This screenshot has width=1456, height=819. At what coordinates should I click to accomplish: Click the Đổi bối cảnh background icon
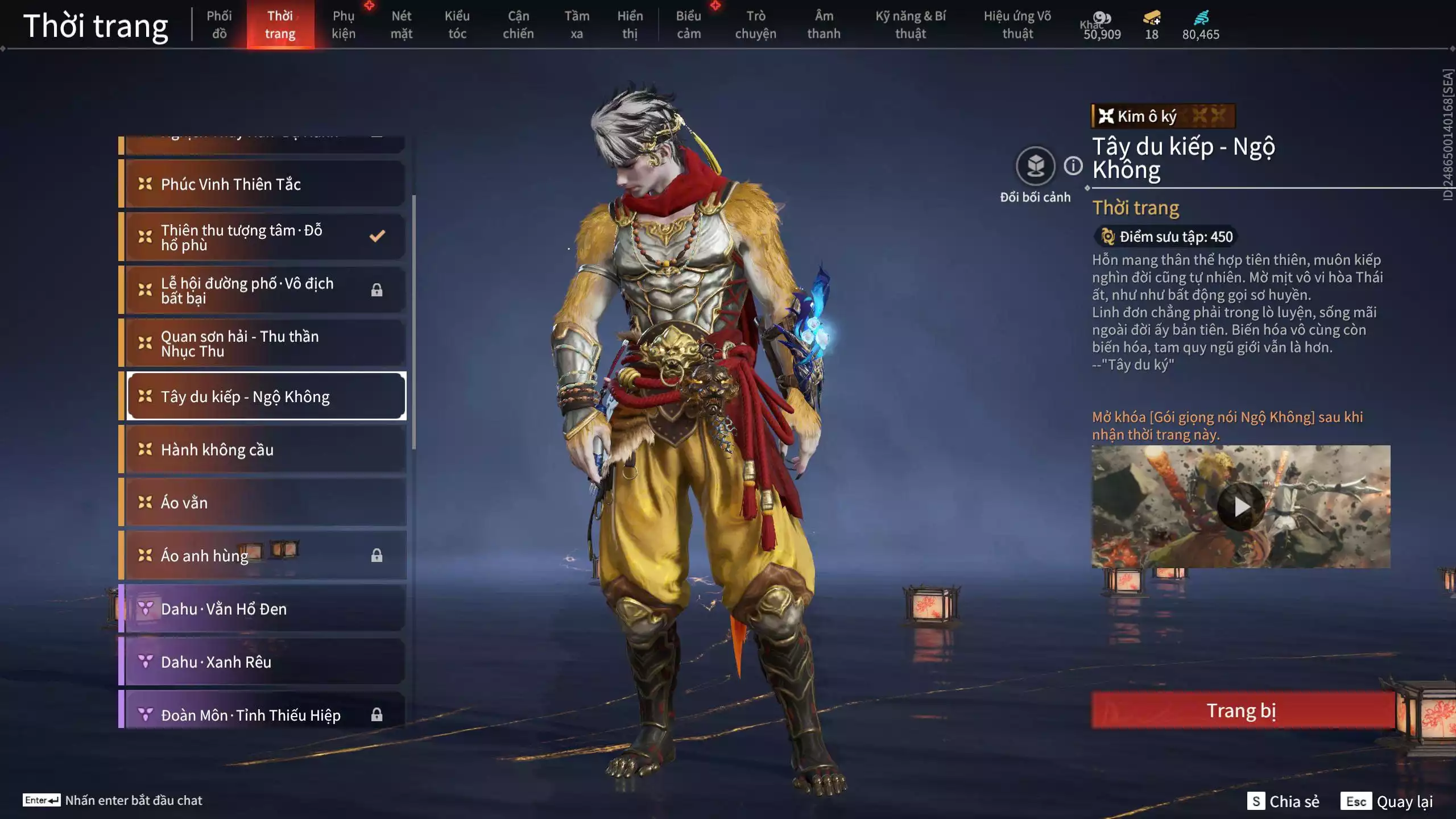(1035, 166)
